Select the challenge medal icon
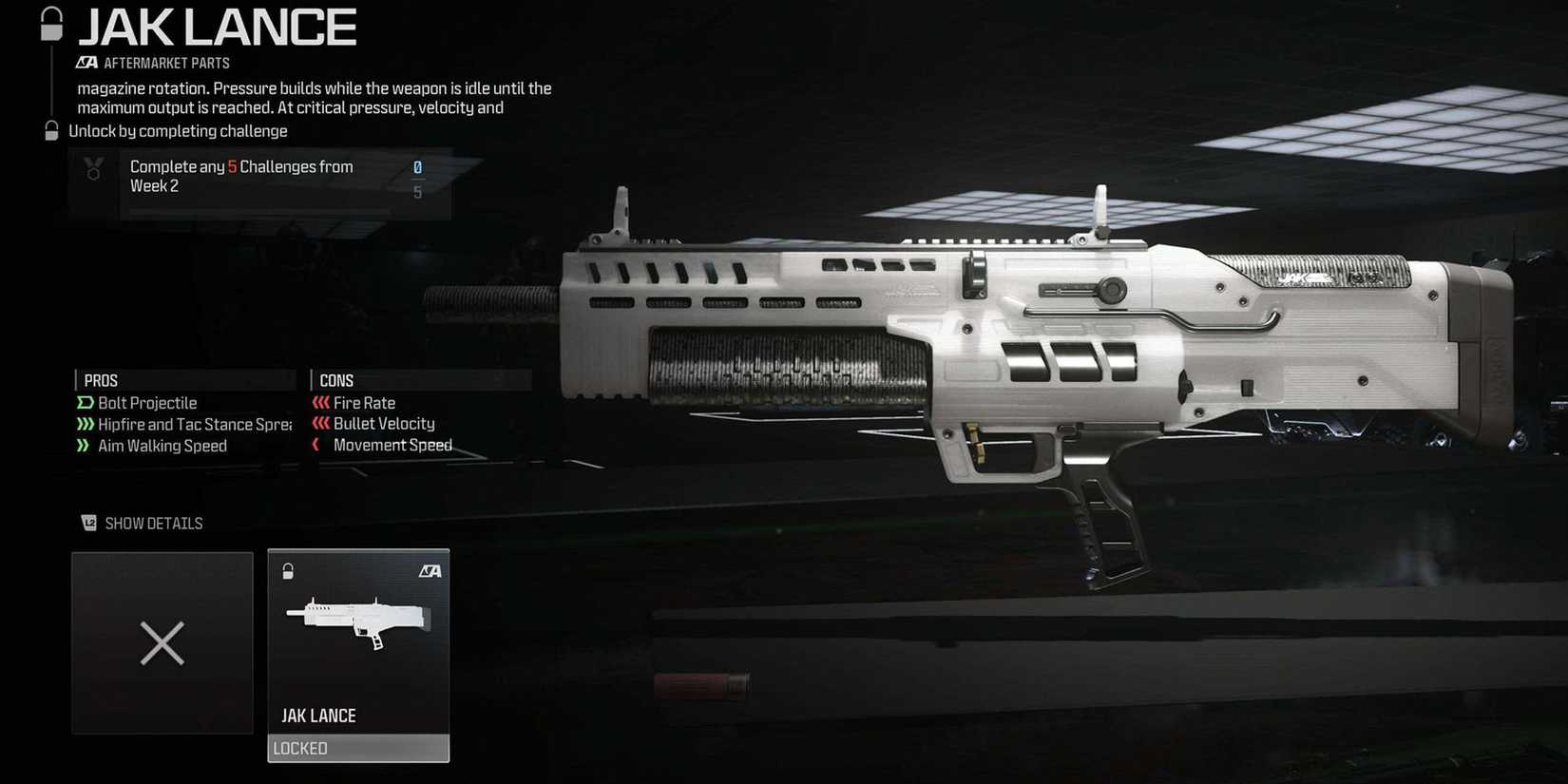This screenshot has height=784, width=1568. tap(92, 169)
